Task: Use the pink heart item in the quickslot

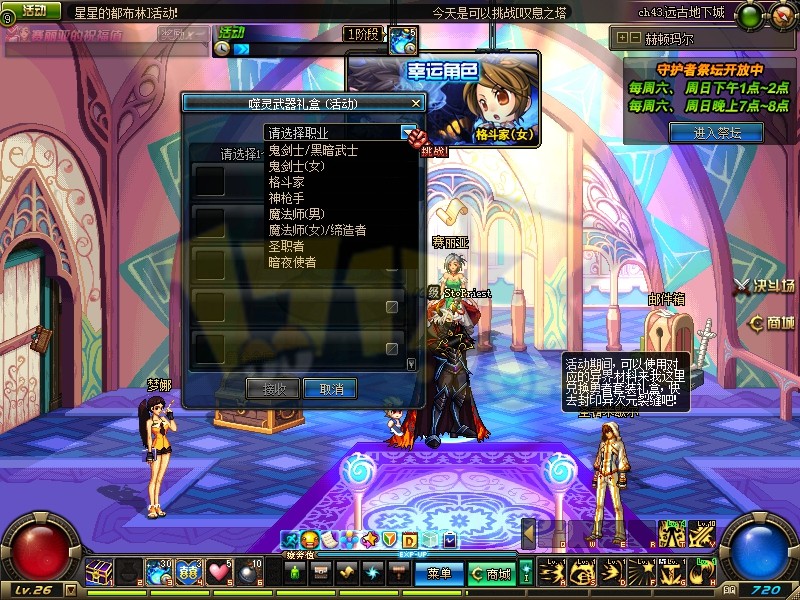Action: pos(219,572)
